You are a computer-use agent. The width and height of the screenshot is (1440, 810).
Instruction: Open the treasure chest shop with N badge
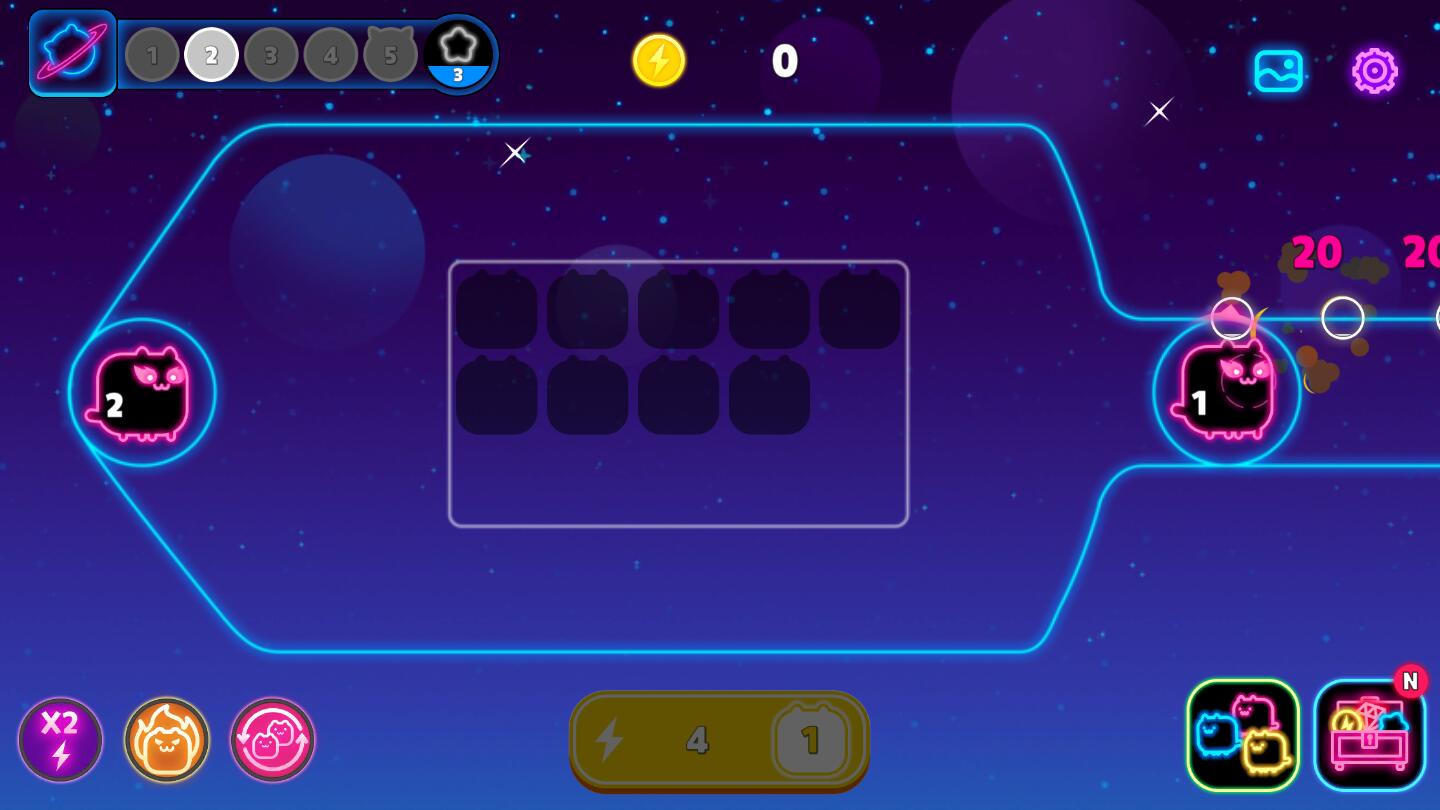1370,736
